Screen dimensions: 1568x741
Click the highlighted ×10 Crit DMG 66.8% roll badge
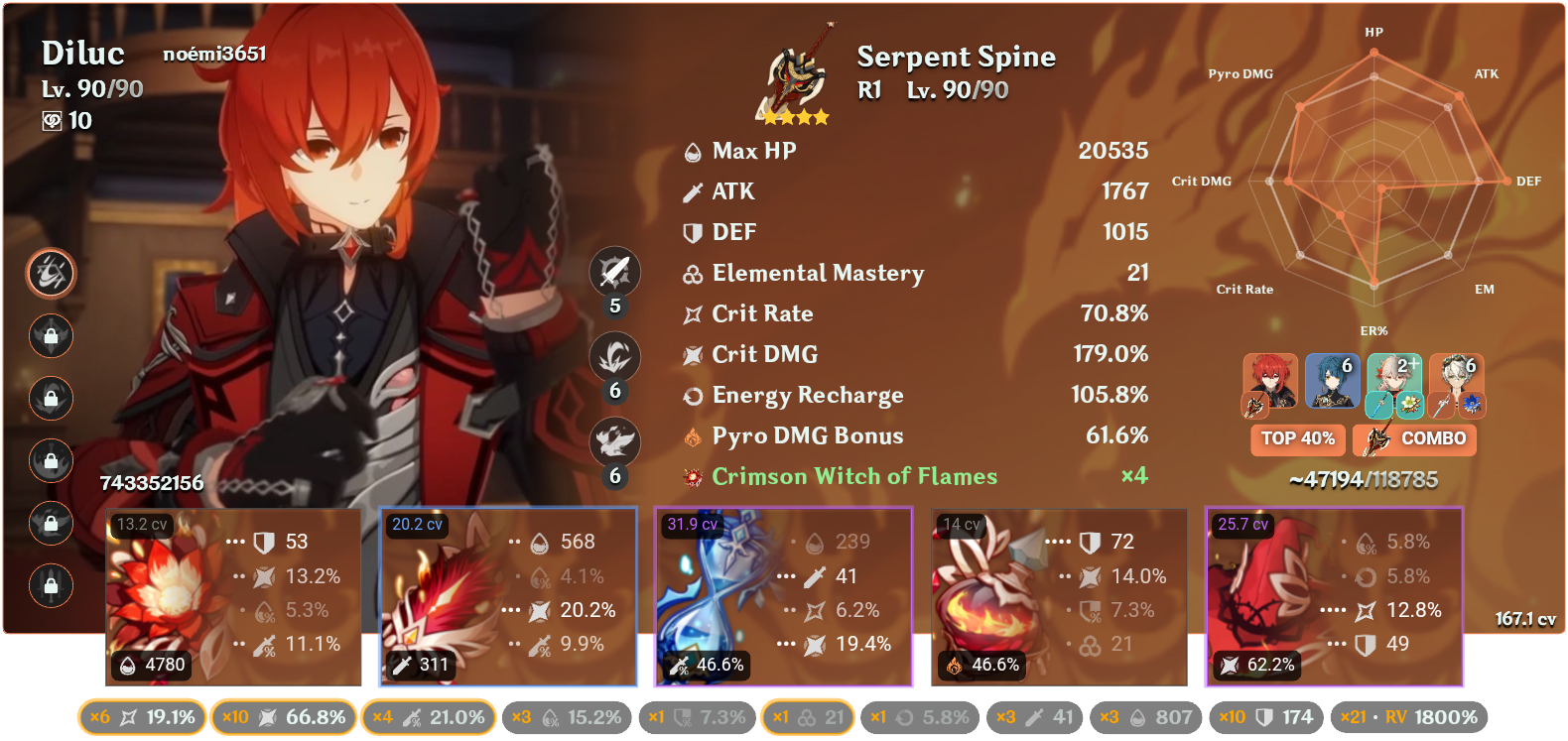(x=285, y=715)
